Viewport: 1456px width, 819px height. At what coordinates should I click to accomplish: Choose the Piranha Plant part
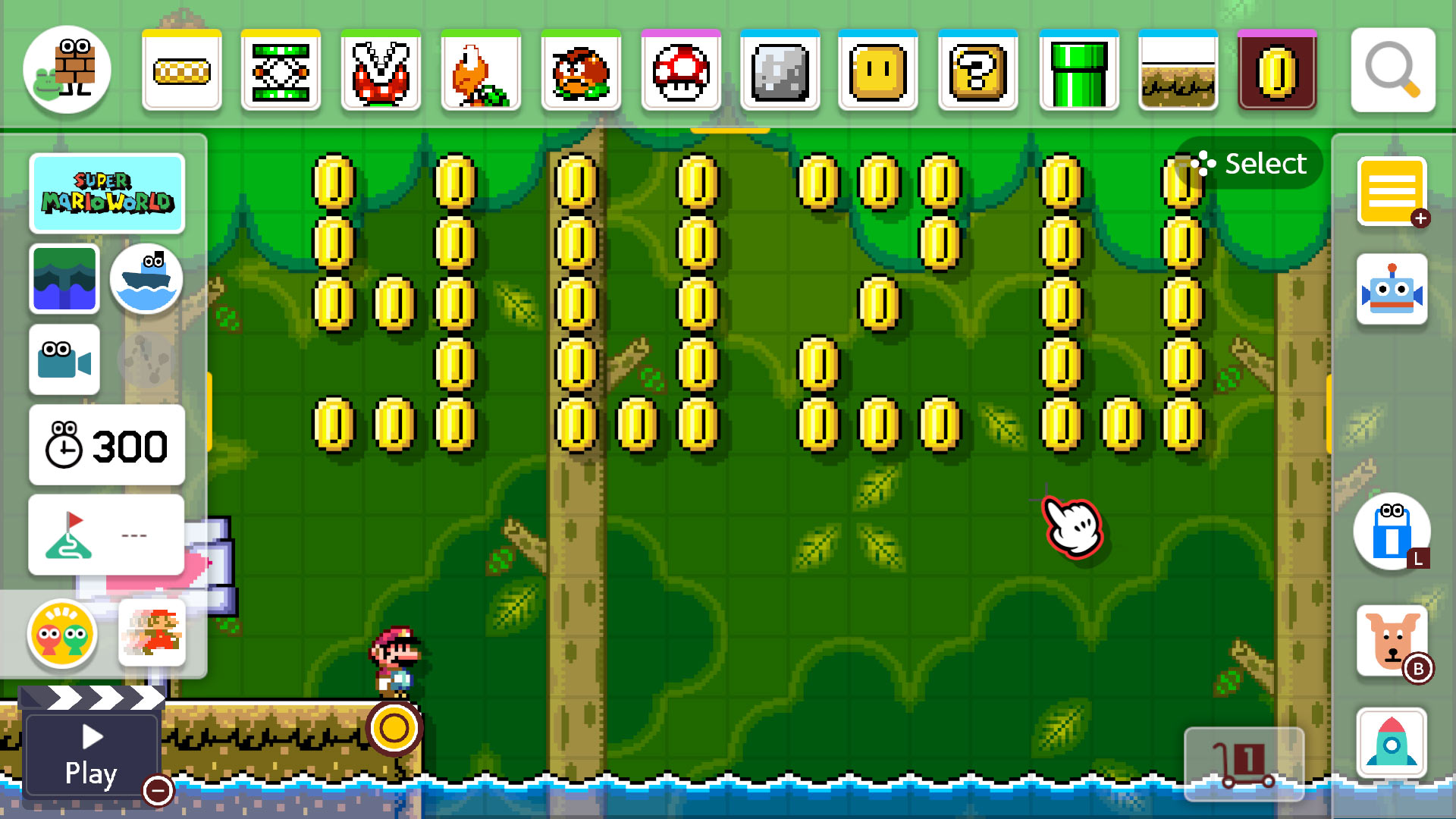381,71
